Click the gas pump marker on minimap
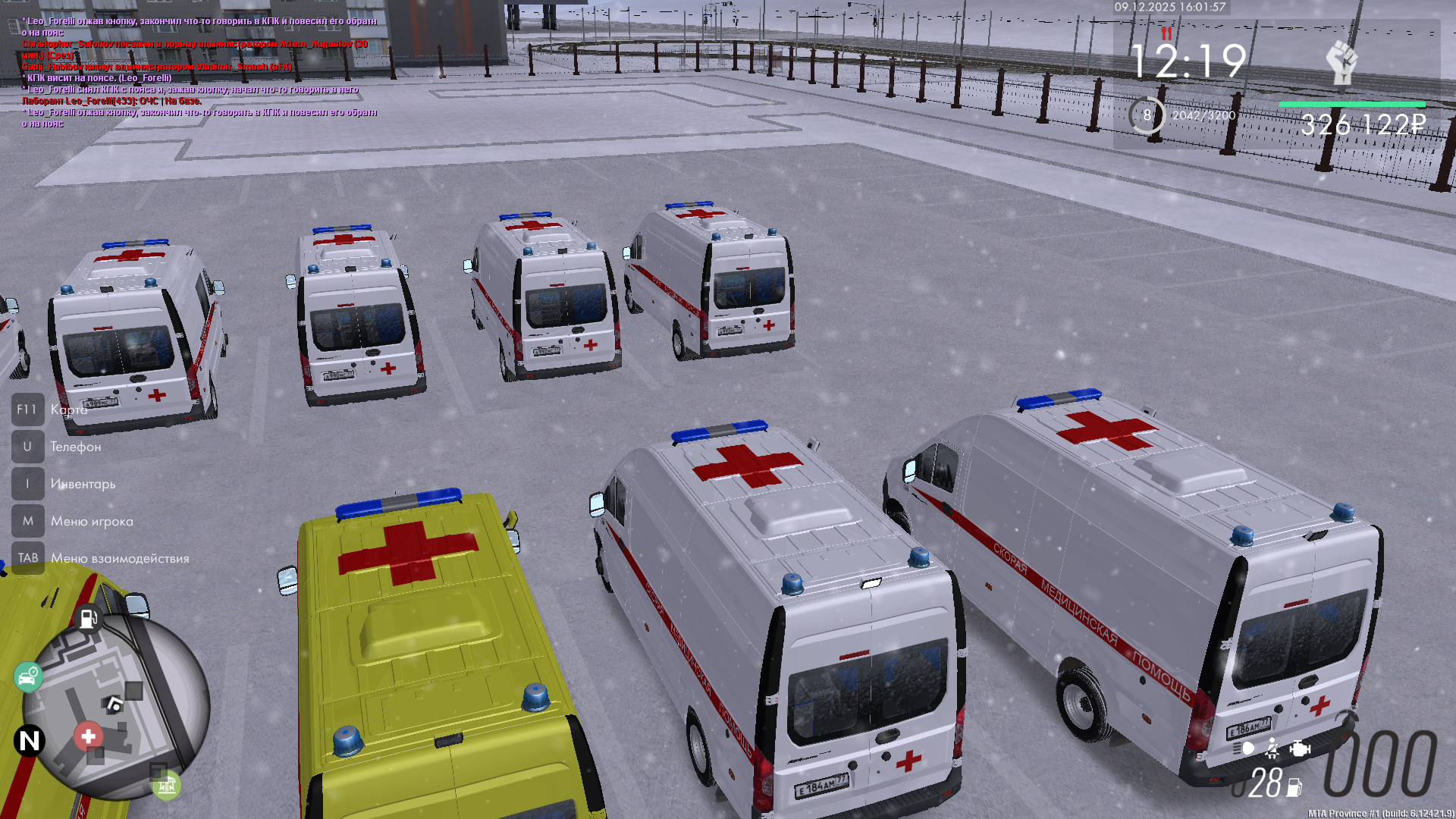Image resolution: width=1456 pixels, height=819 pixels. pyautogui.click(x=88, y=618)
